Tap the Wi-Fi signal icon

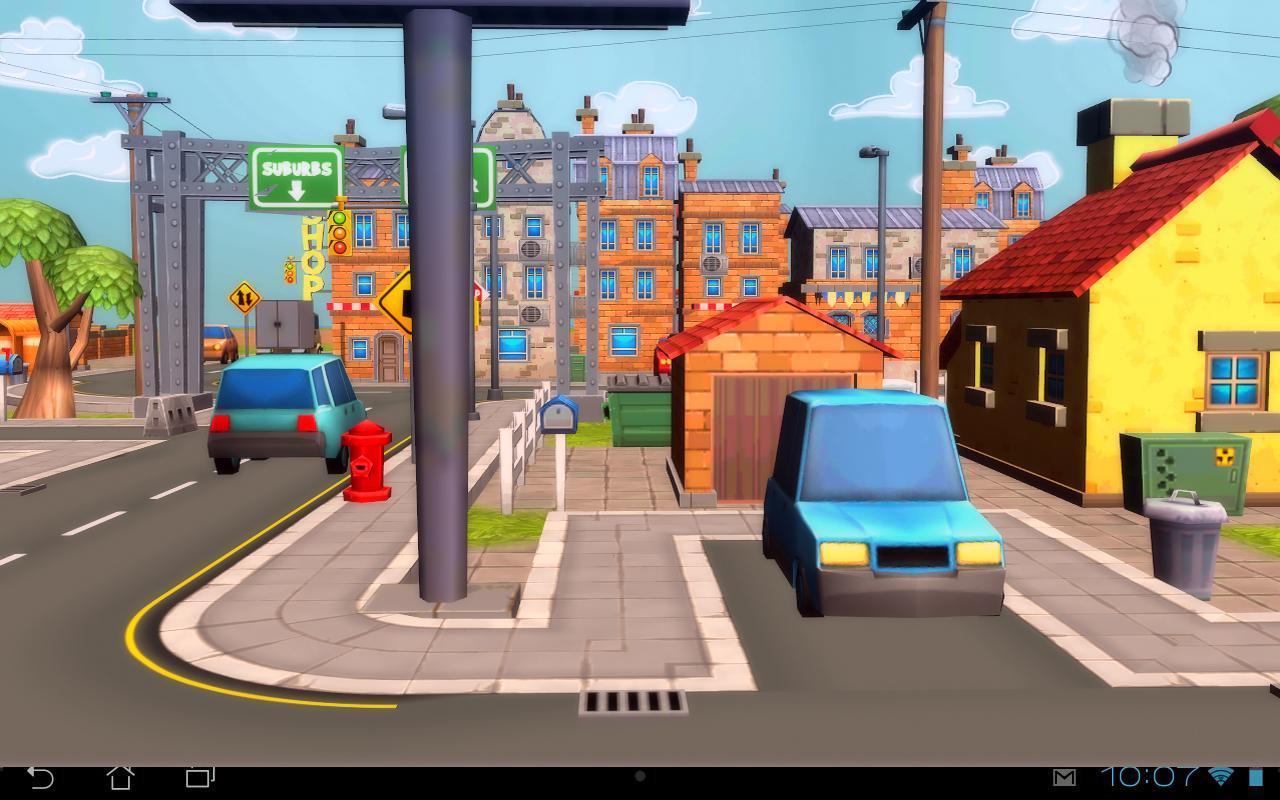1219,775
